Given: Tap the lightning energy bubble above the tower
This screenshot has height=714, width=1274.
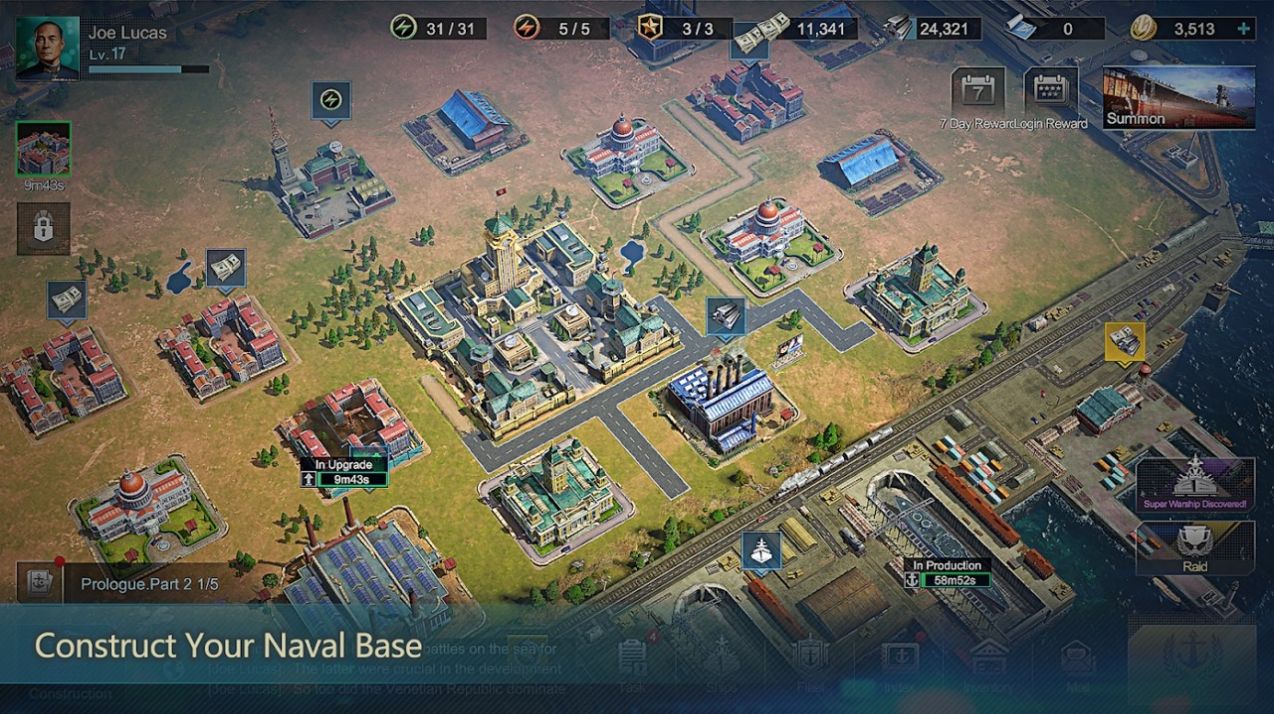Looking at the screenshot, I should tap(330, 100).
